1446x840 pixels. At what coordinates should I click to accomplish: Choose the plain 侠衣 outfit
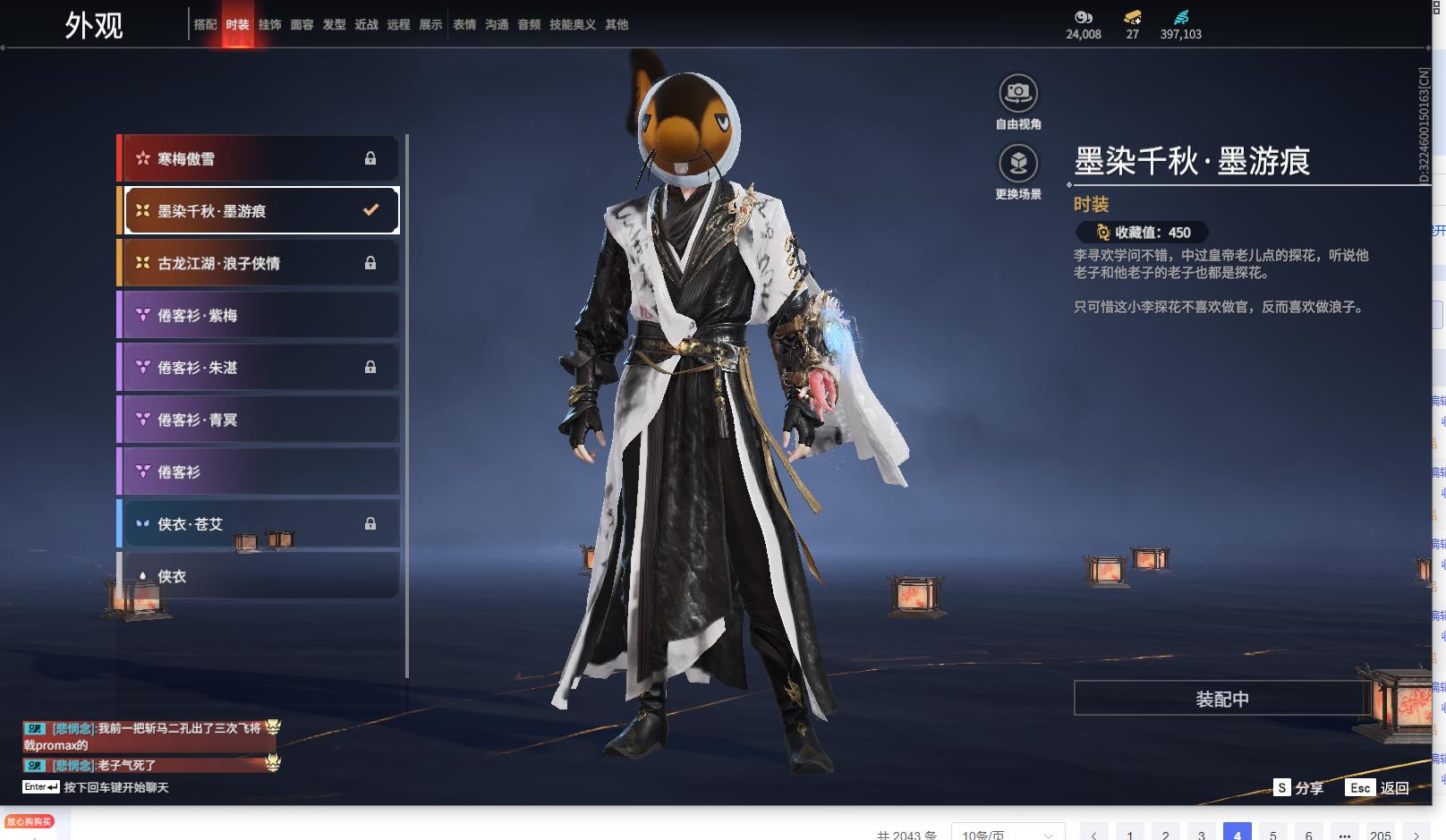pyautogui.click(x=259, y=576)
